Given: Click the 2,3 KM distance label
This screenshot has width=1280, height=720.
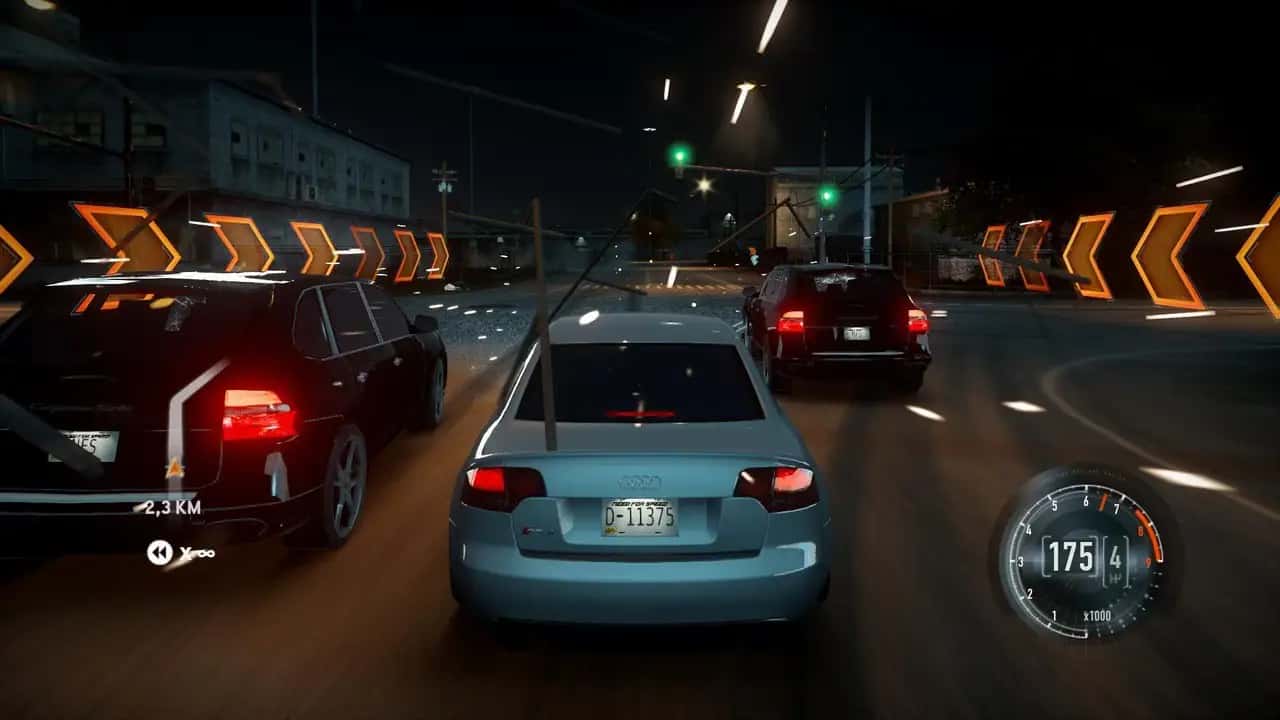Looking at the screenshot, I should coord(170,507).
